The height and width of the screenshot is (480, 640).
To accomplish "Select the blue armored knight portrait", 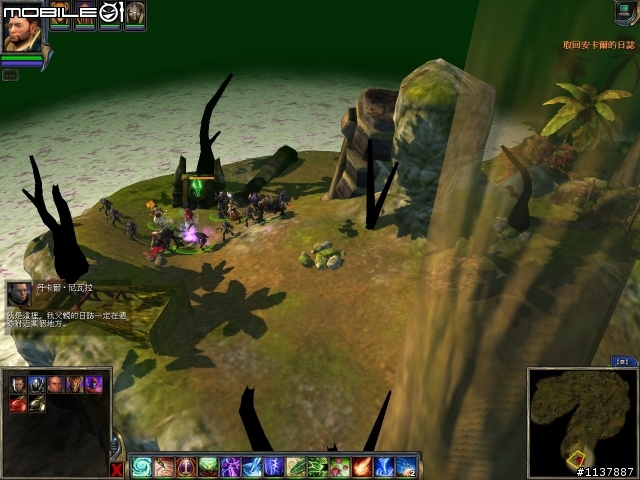I will tap(37, 384).
